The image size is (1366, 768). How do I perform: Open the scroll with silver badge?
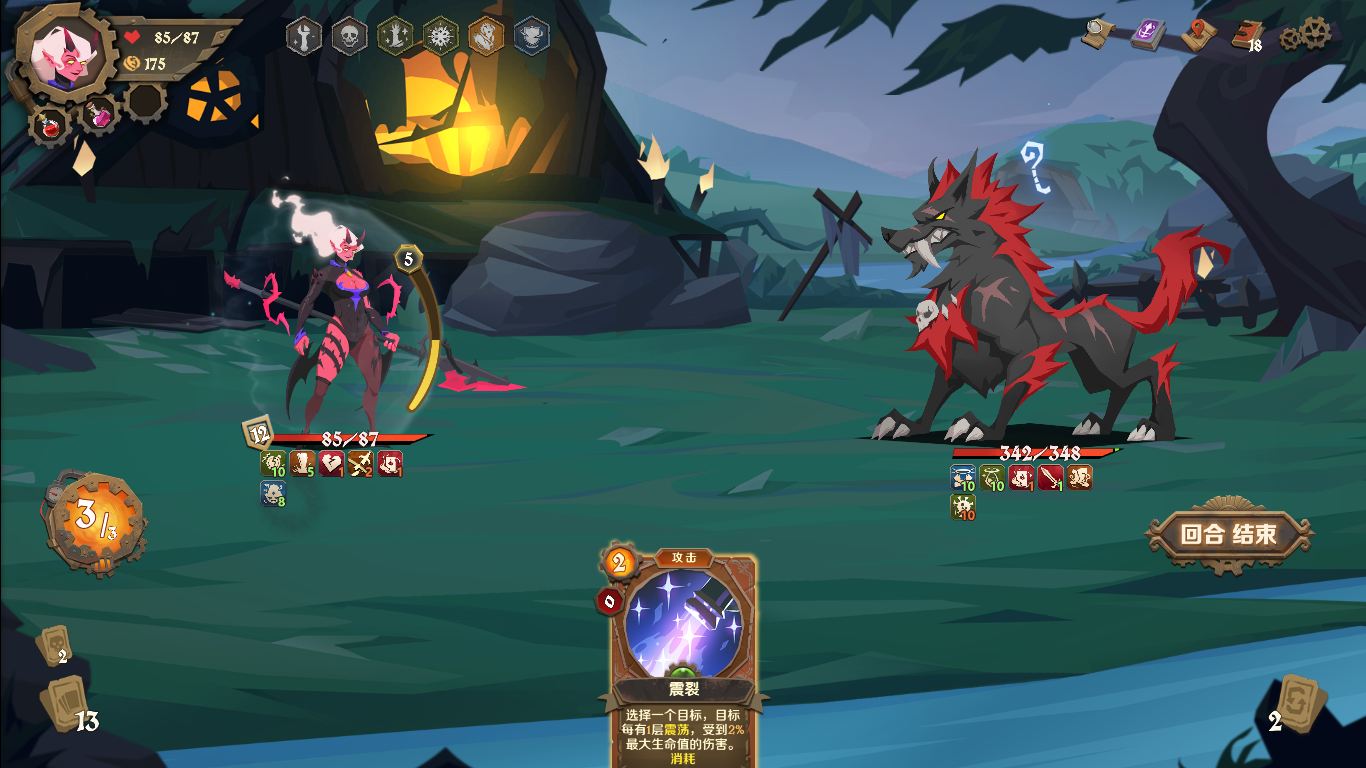tap(1099, 34)
